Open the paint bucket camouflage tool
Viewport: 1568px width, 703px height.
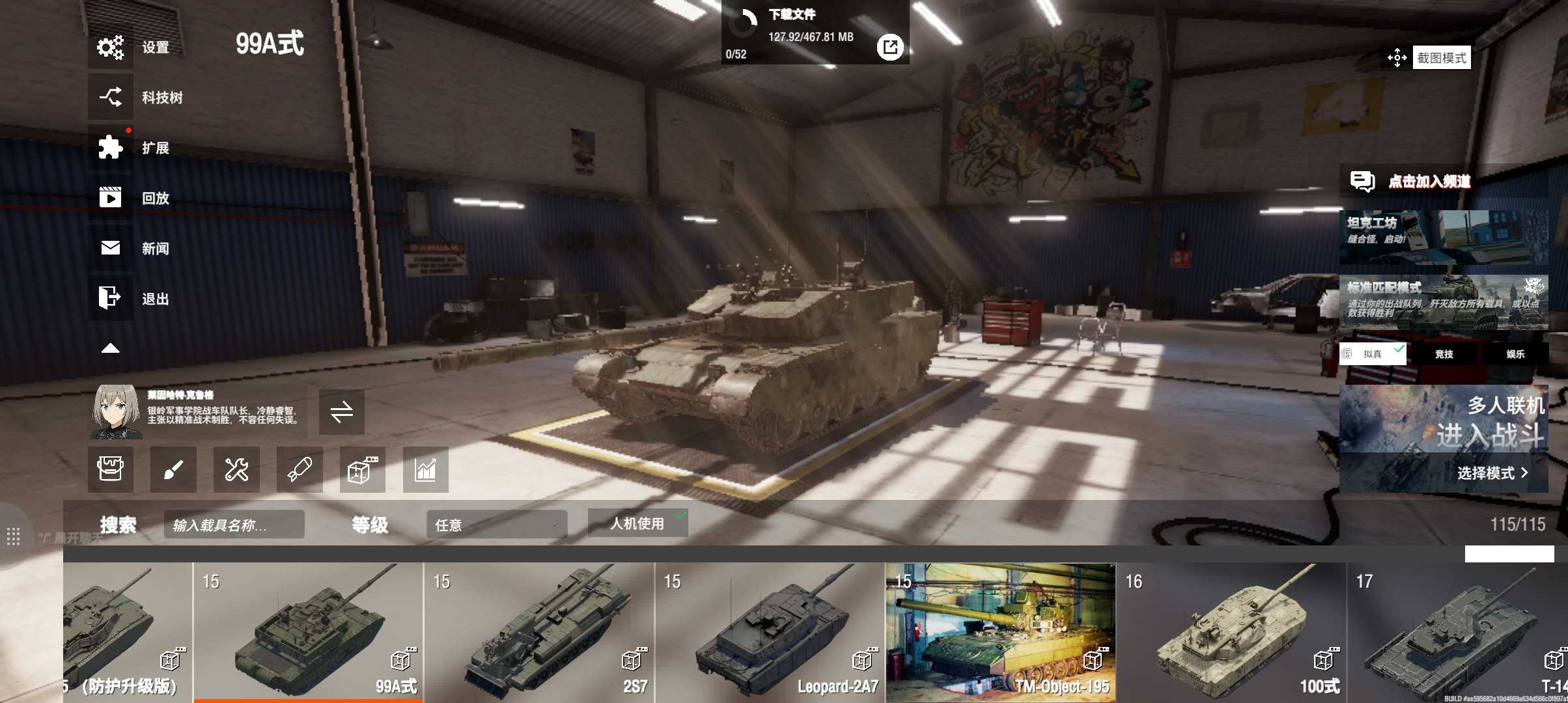111,469
